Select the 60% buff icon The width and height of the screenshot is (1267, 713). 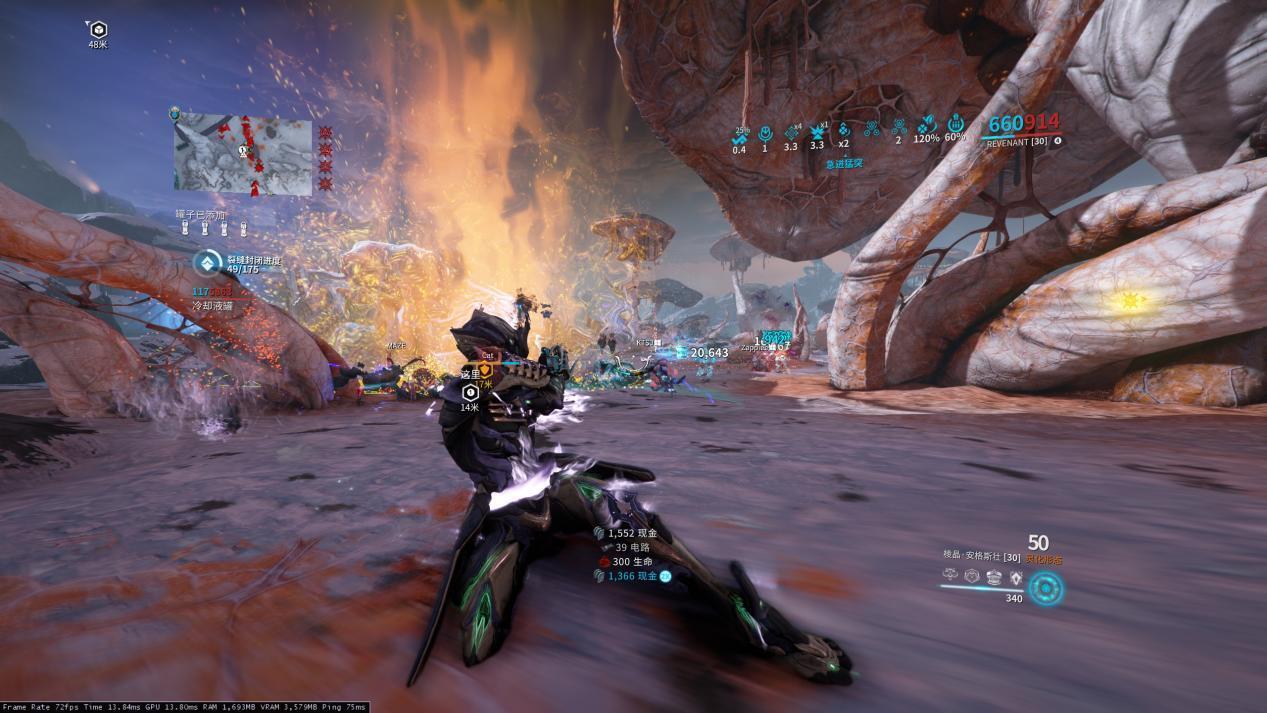coord(955,127)
